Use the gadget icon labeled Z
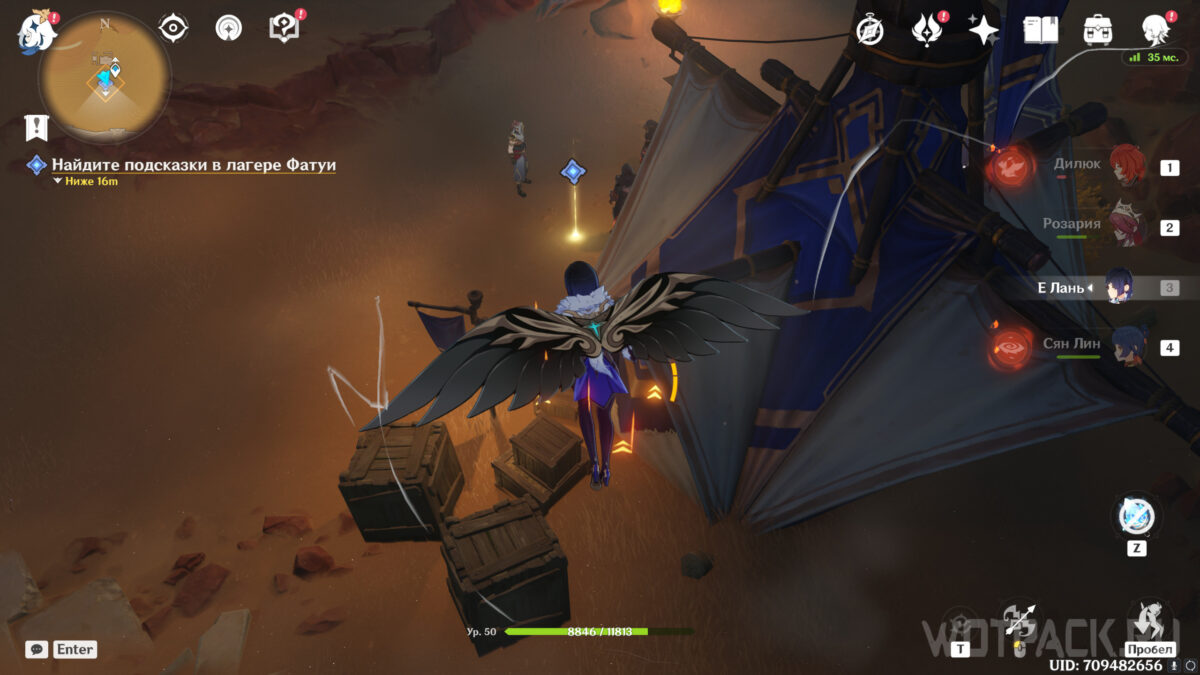The width and height of the screenshot is (1200, 675). tap(1136, 517)
